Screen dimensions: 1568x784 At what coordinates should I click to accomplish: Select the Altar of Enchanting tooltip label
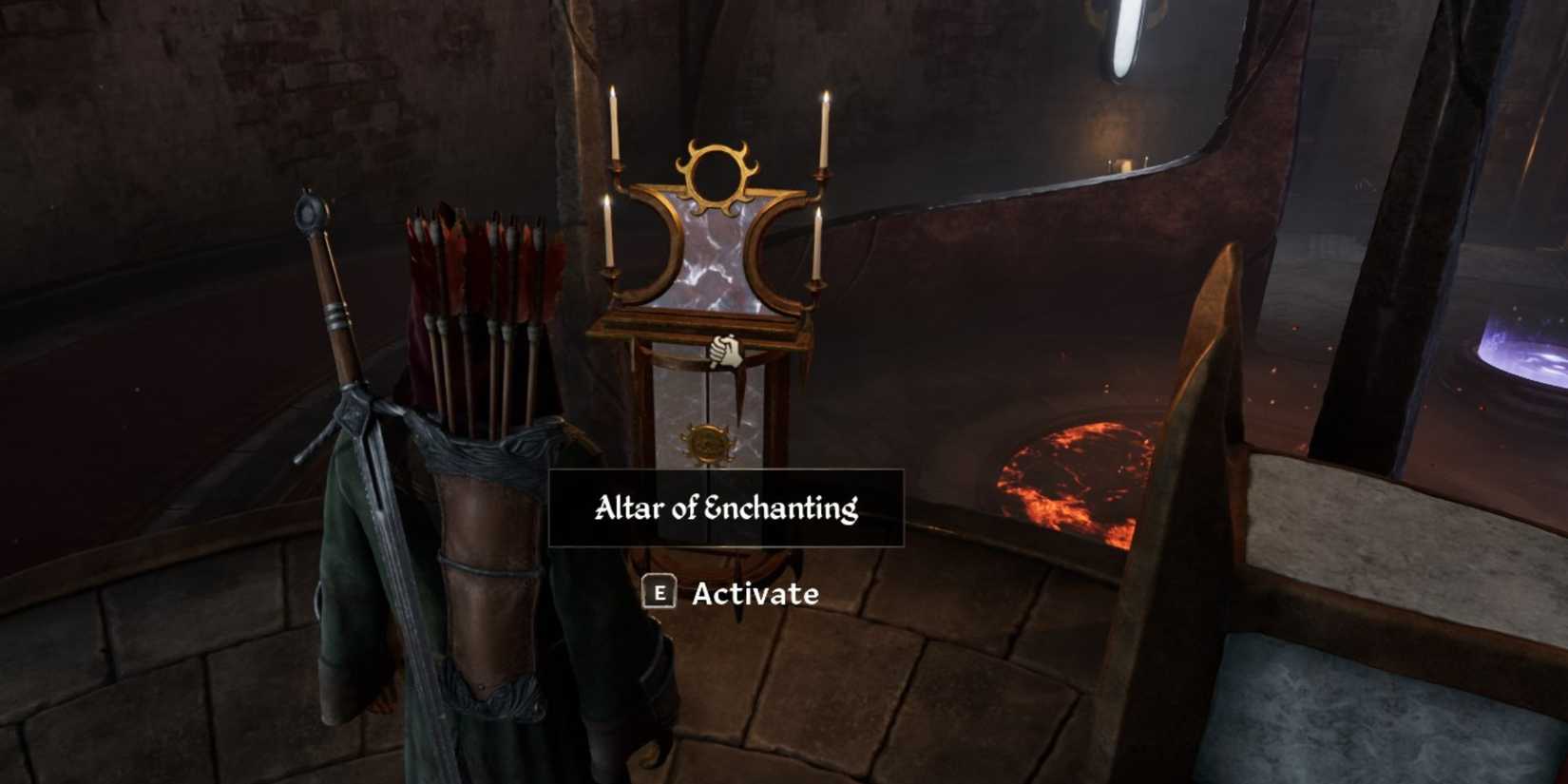click(727, 507)
